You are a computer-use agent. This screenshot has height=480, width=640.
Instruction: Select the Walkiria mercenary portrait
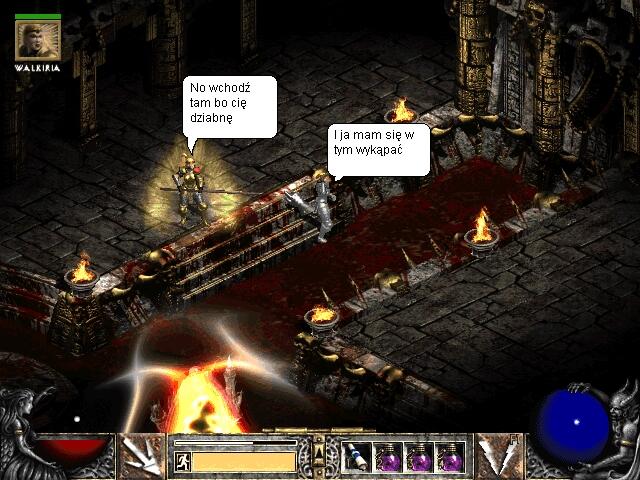(x=38, y=40)
